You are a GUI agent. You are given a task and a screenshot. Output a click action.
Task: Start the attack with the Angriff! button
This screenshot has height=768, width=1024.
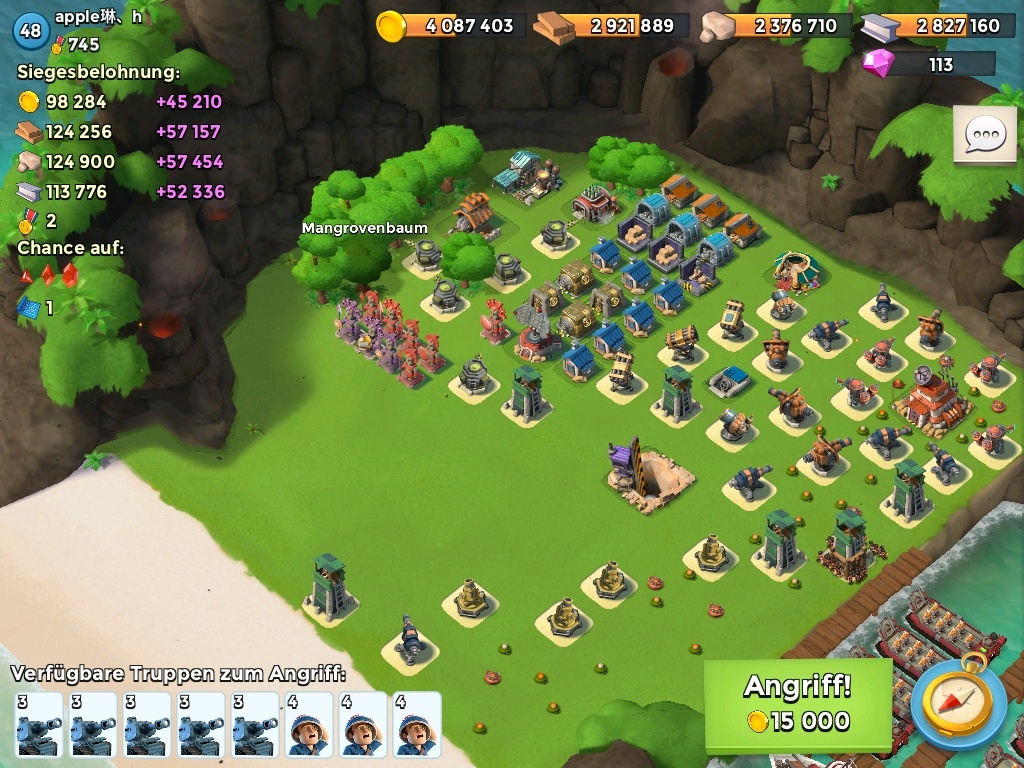pyautogui.click(x=797, y=704)
